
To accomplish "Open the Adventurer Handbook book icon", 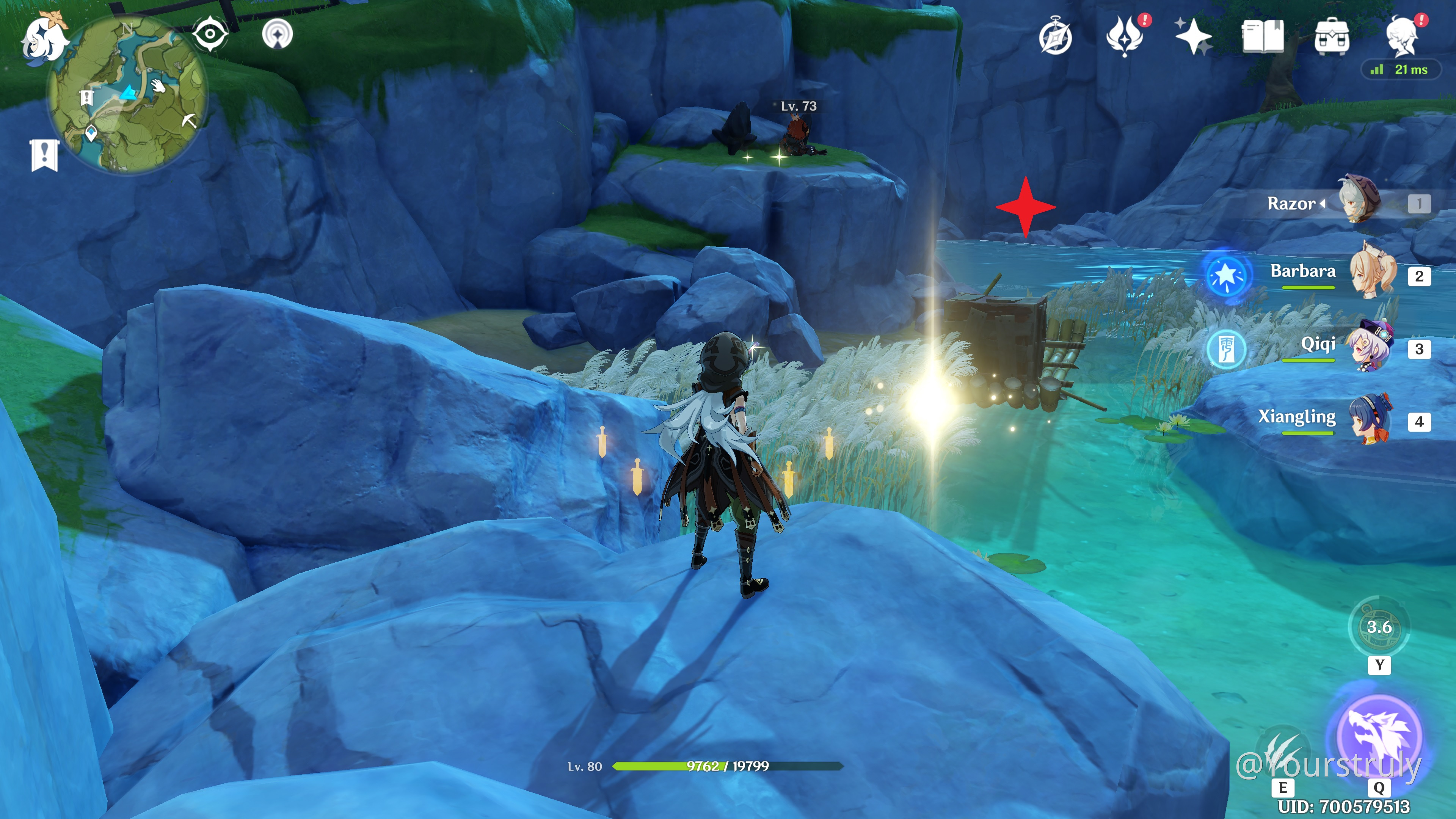I will click(x=1262, y=37).
